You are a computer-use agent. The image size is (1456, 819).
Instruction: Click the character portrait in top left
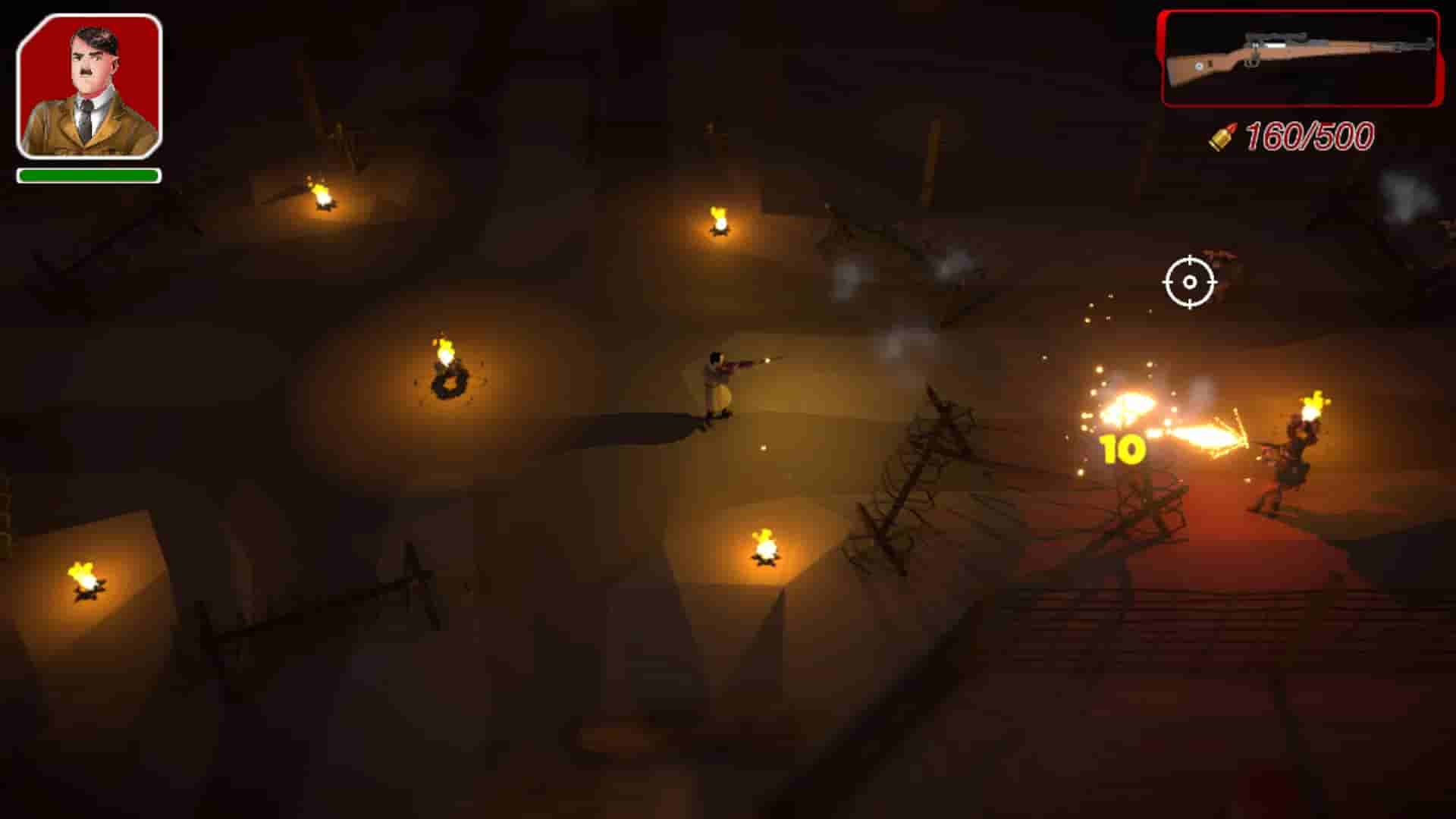click(x=87, y=87)
